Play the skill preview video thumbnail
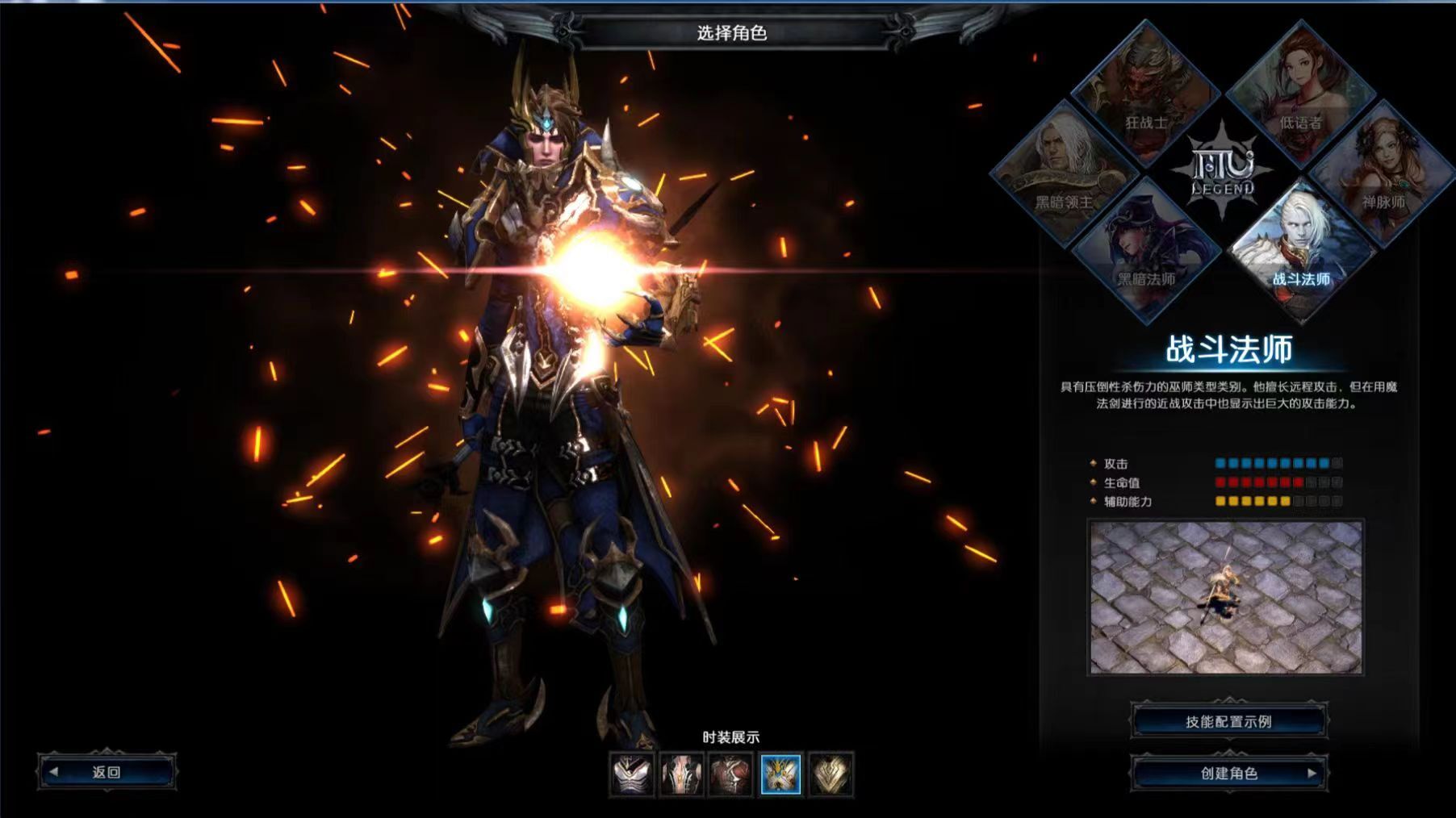1456x818 pixels. [x=1225, y=597]
